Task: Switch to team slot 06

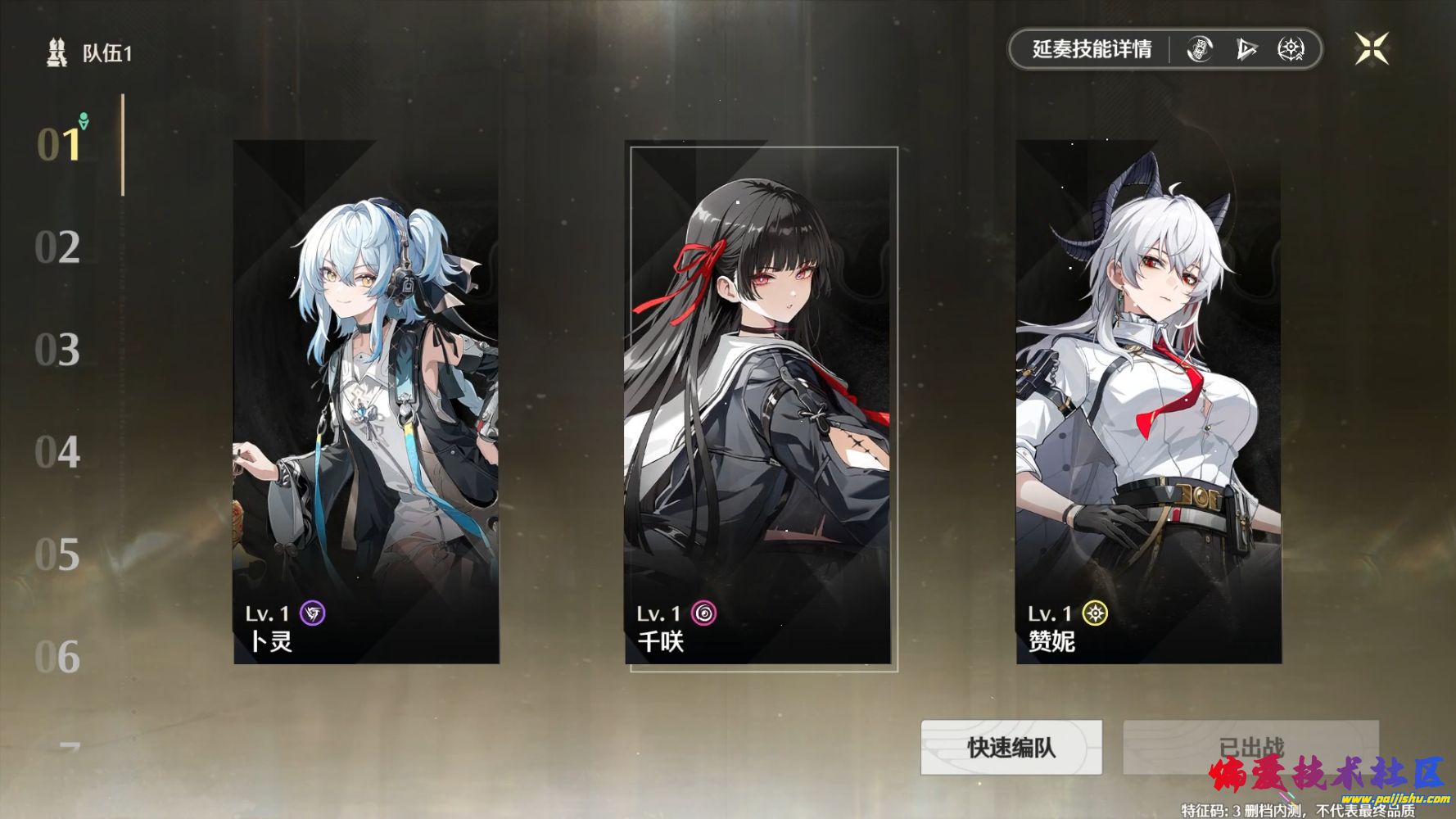Action: coord(57,657)
